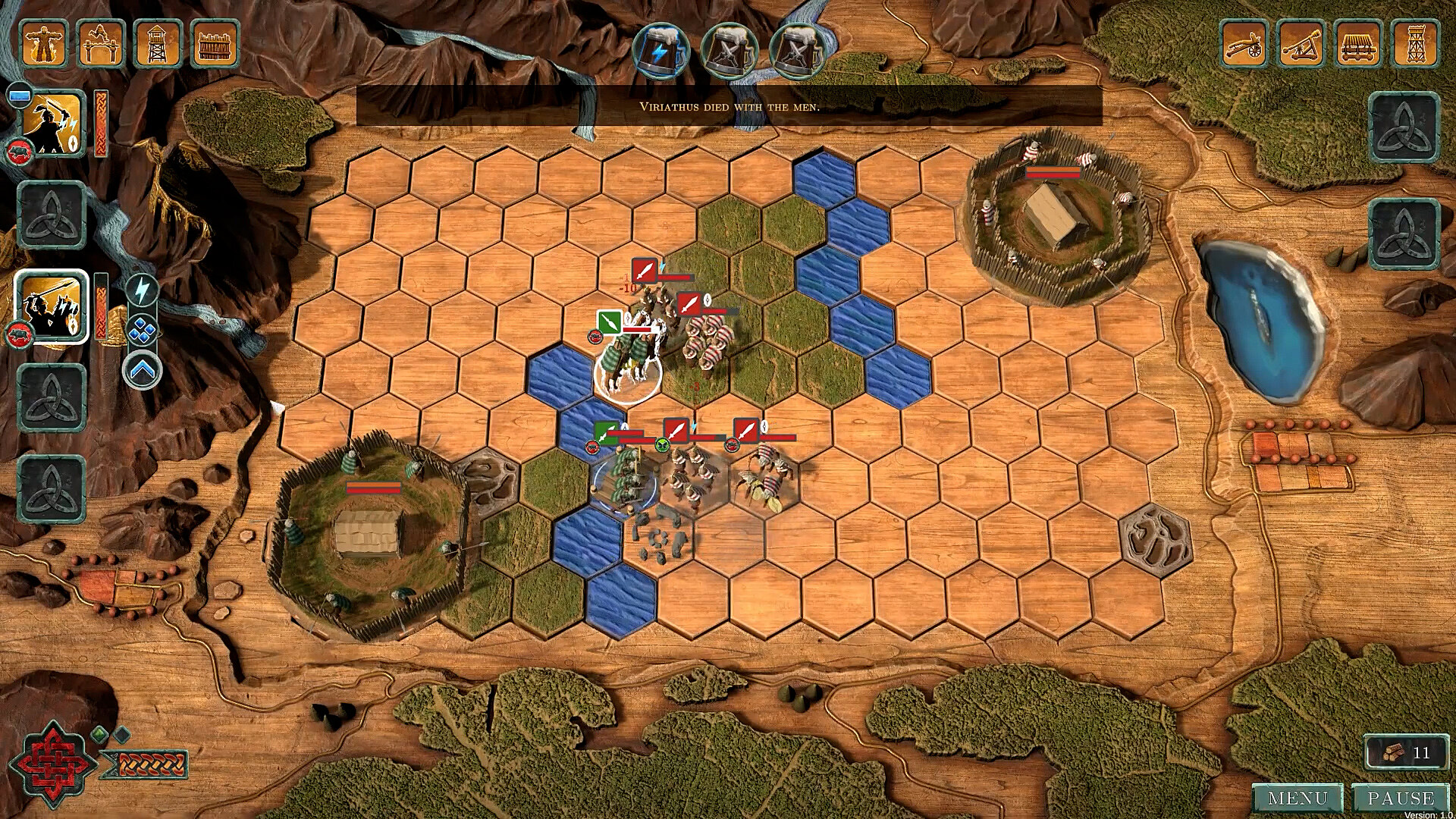Trigger the lightning bolt unit ability
Viewport: 1456px width, 819px height.
(x=142, y=290)
